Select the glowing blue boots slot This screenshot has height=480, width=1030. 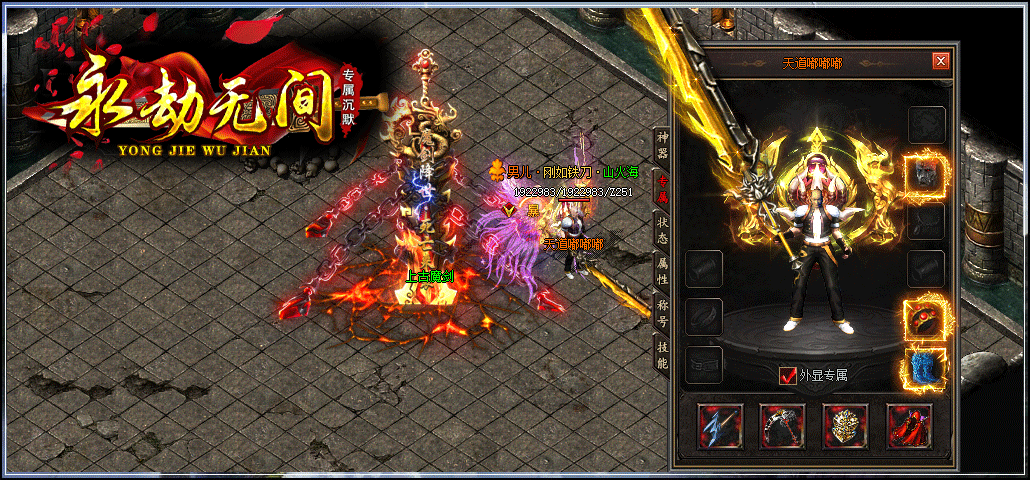(x=926, y=367)
